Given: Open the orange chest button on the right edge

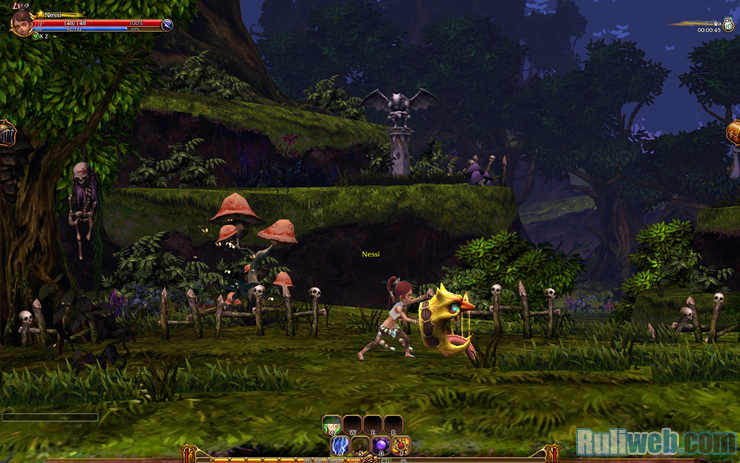Looking at the screenshot, I should point(734,133).
